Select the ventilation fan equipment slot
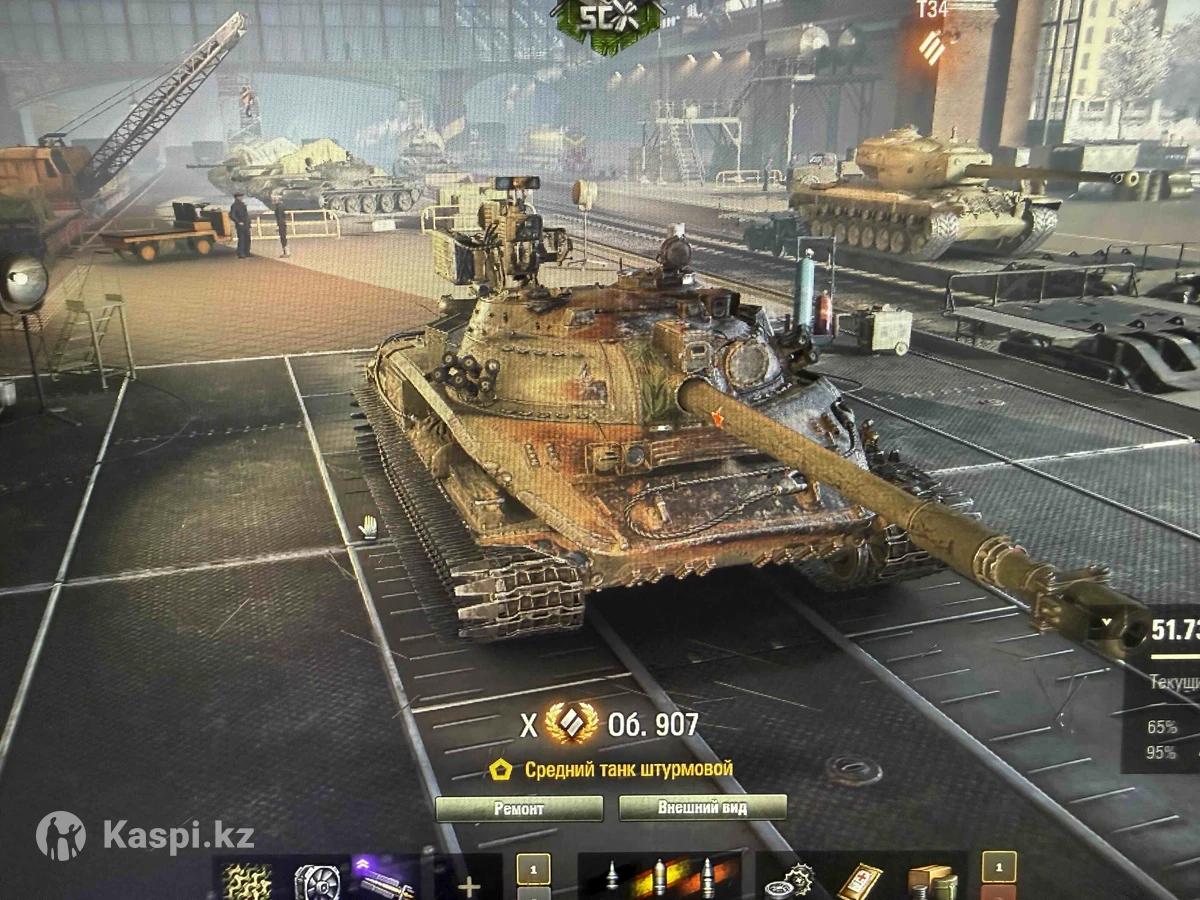Screen dimensions: 1200x900 317,881
